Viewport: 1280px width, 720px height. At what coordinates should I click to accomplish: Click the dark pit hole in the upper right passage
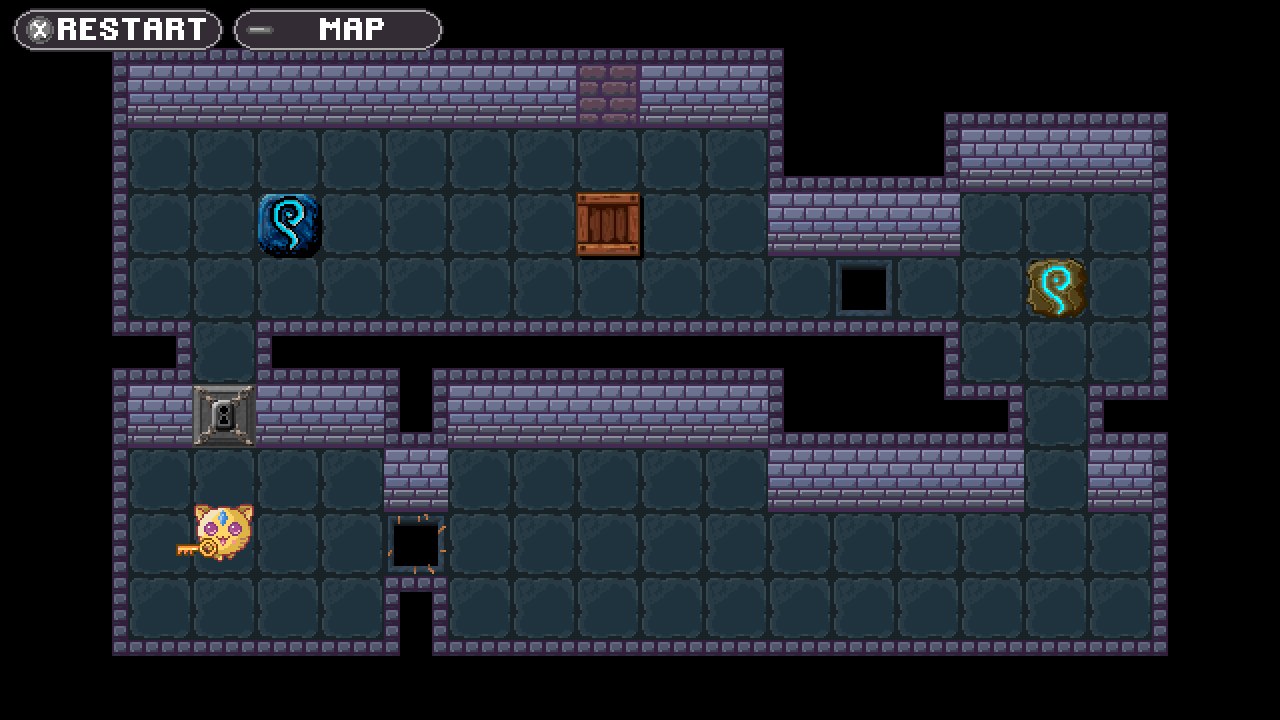click(862, 288)
